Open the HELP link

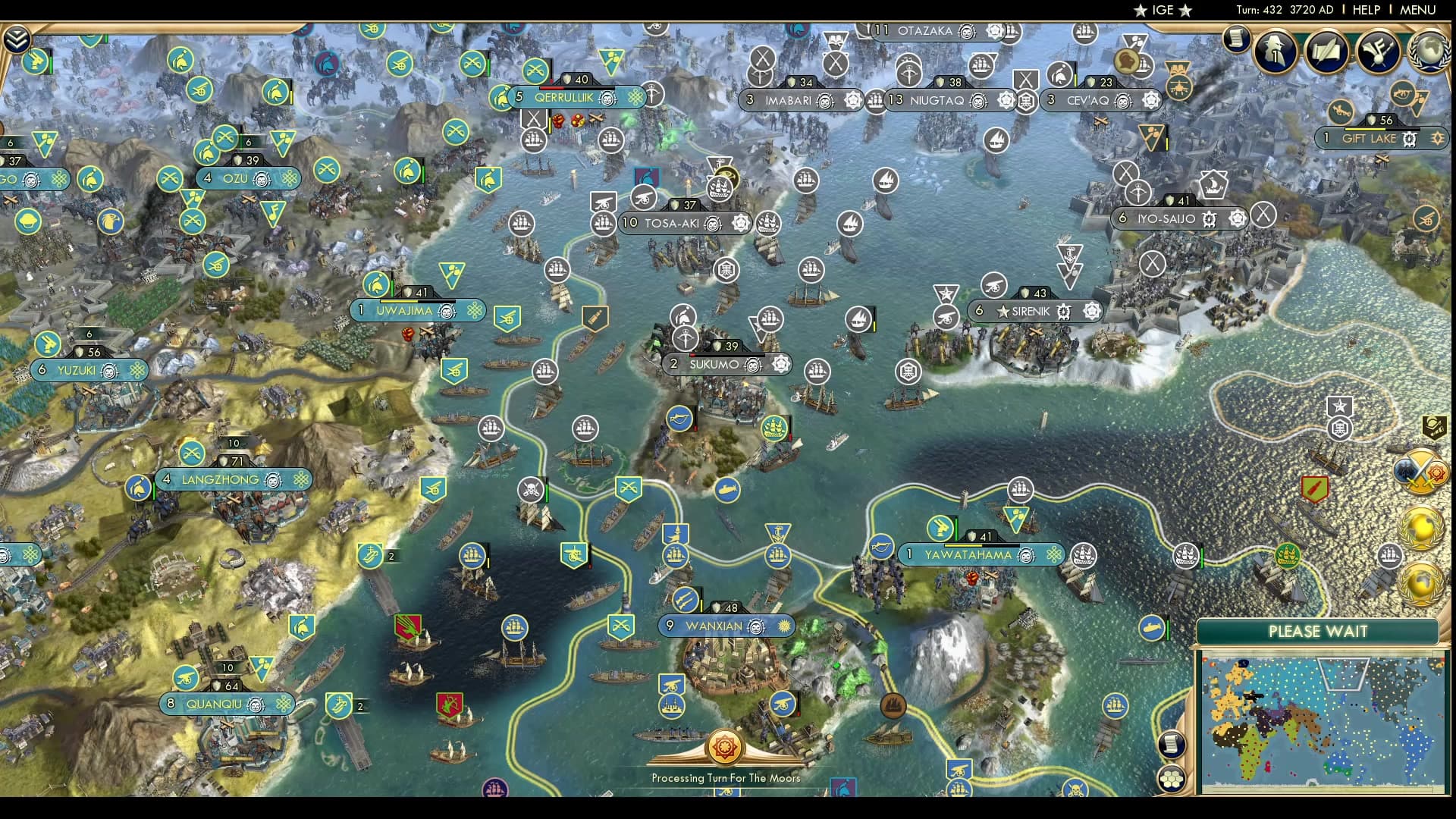[x=1366, y=10]
